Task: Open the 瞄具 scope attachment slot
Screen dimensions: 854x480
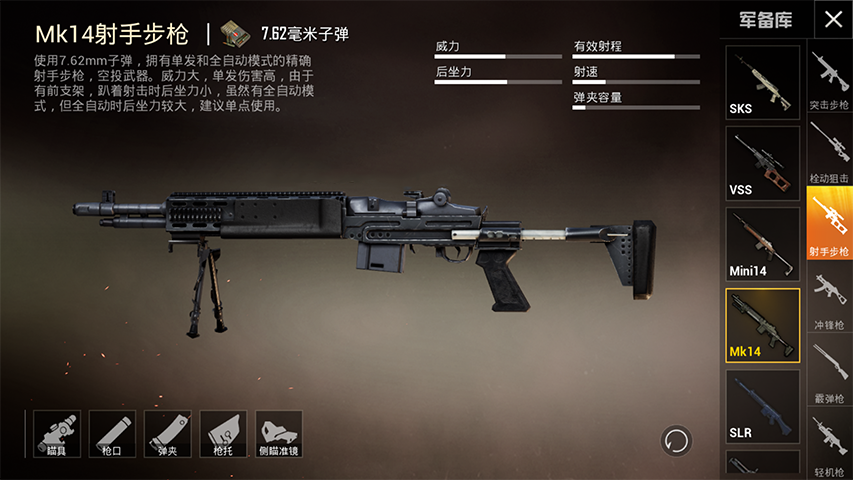Action: click(57, 434)
